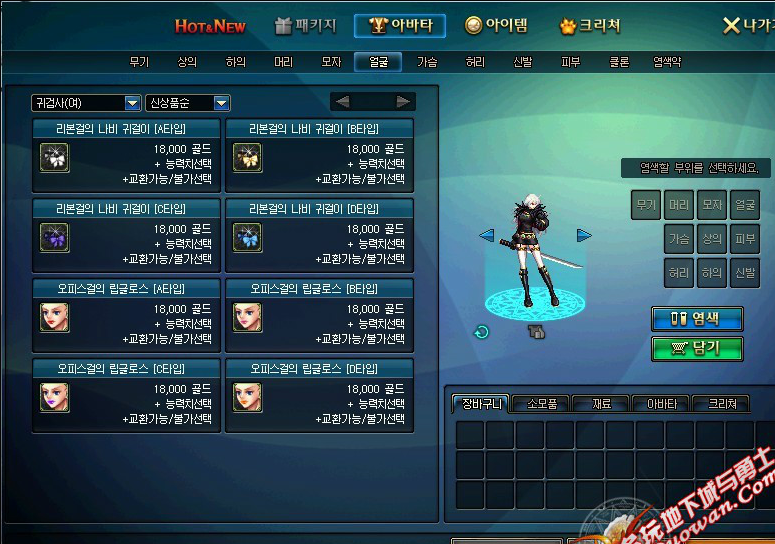775x544 pixels.
Task: Show 무기 avatar items
Action: (x=139, y=62)
